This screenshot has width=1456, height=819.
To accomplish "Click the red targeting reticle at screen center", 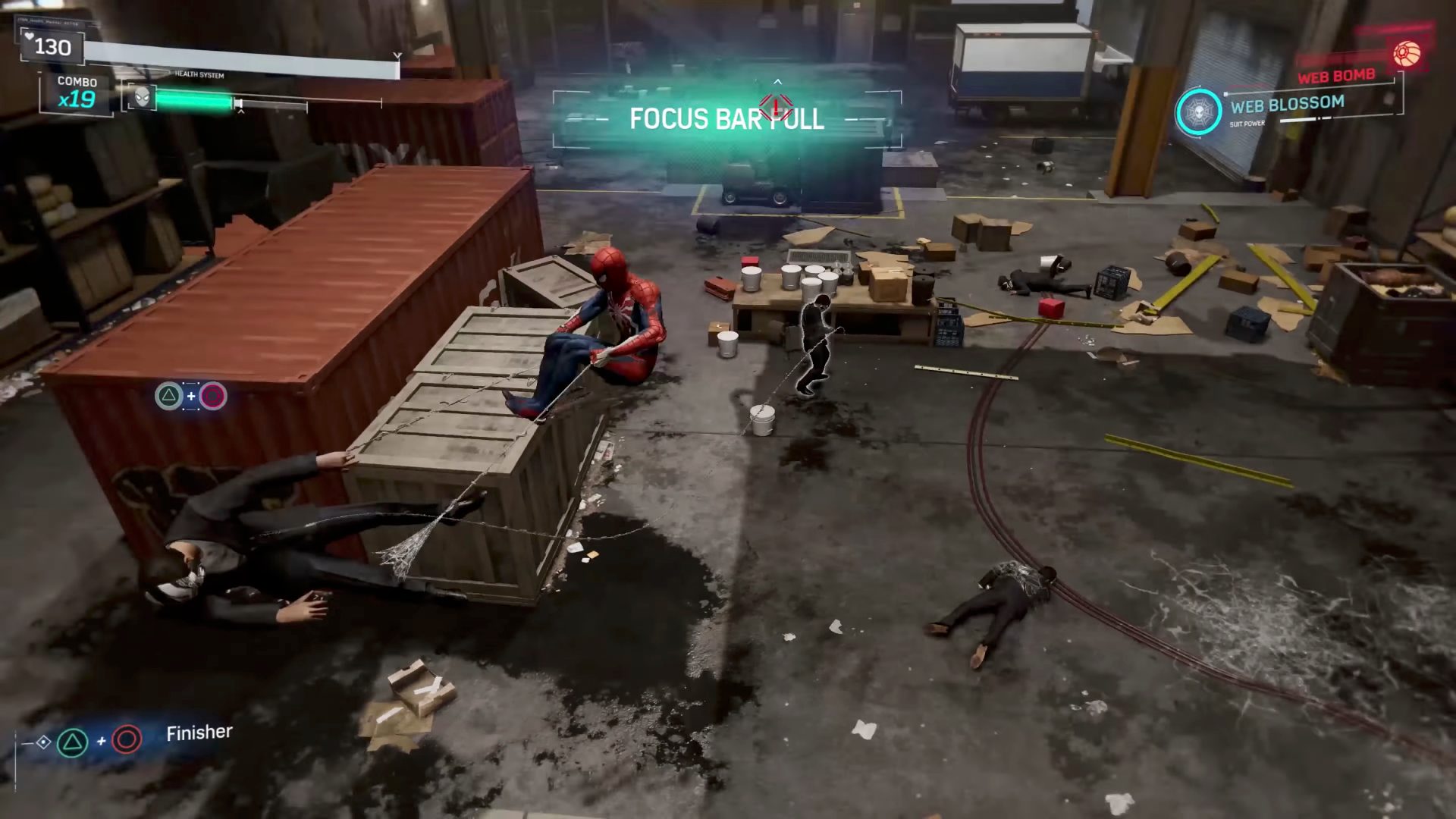I will (776, 108).
